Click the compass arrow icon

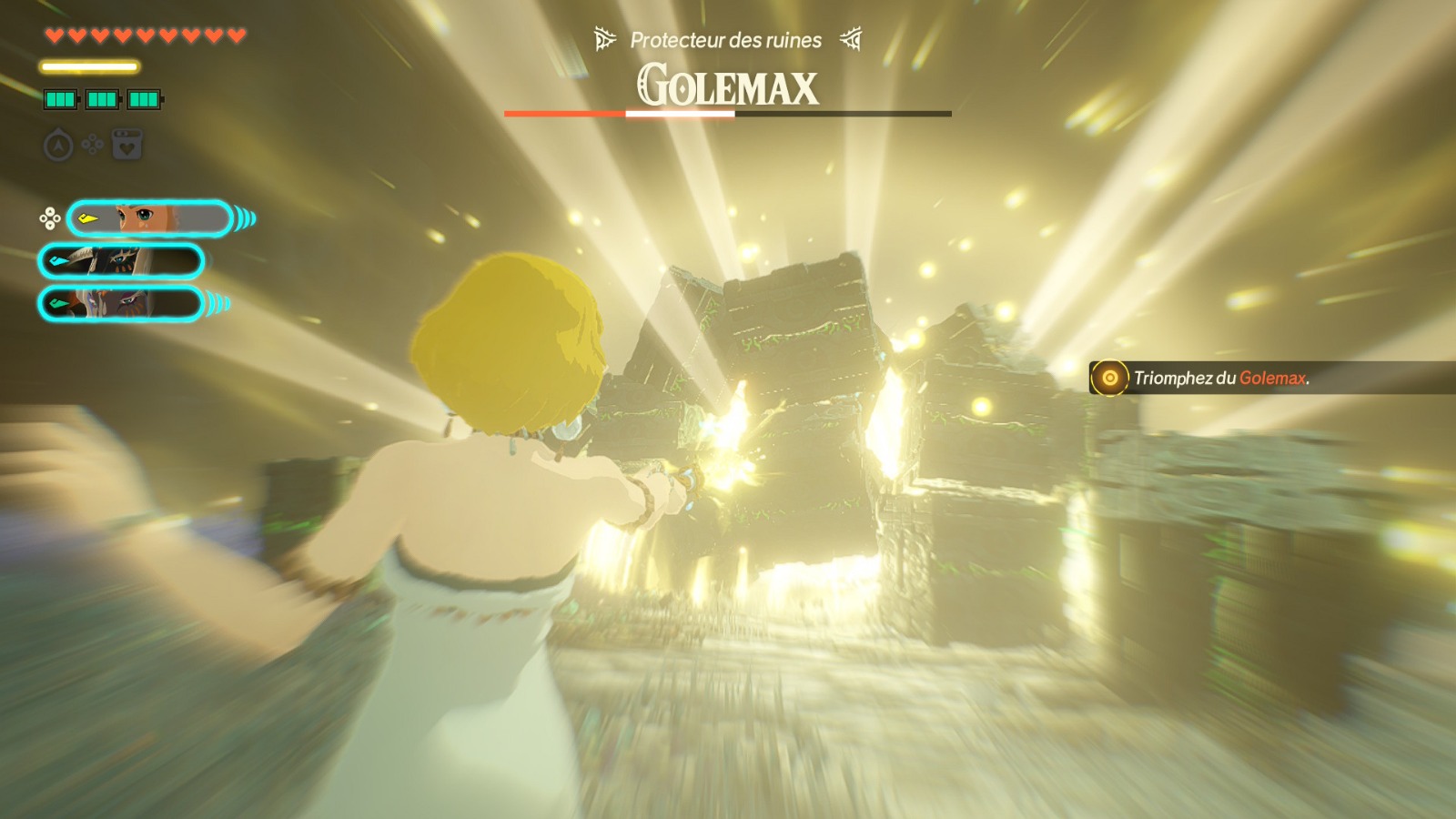[x=58, y=146]
